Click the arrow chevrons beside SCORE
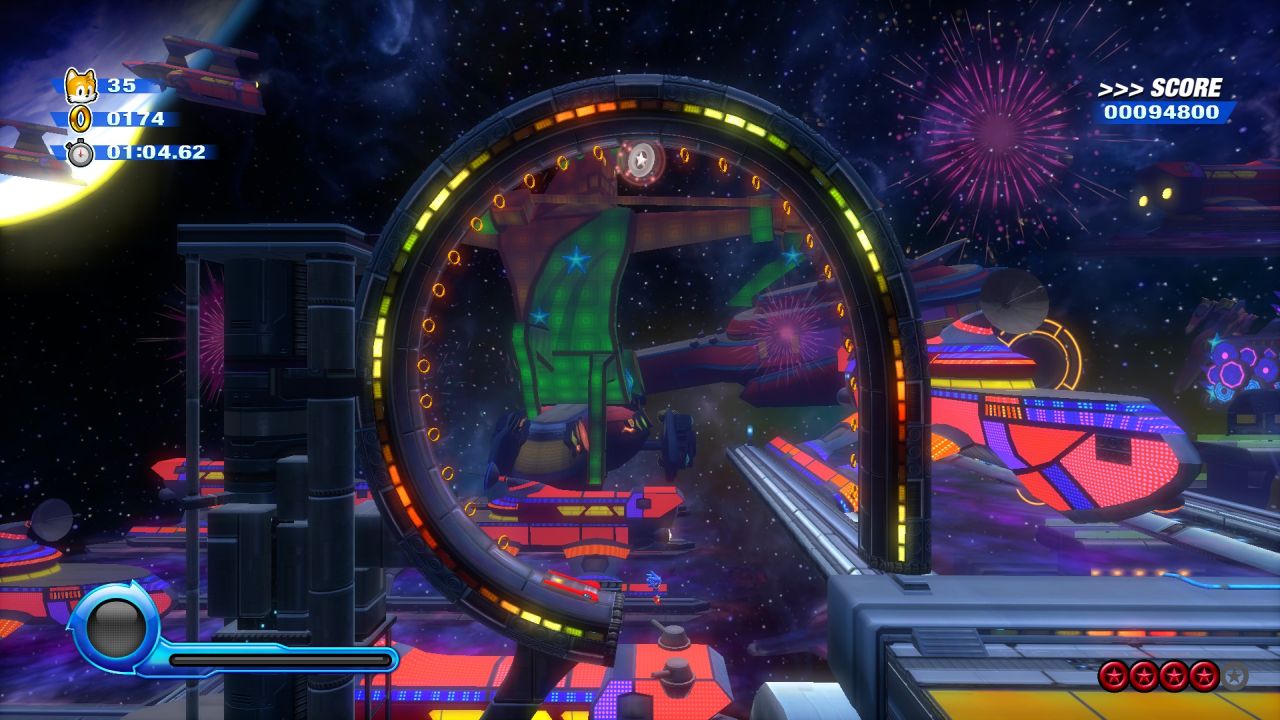Screen dimensions: 1280x720 [1122, 88]
